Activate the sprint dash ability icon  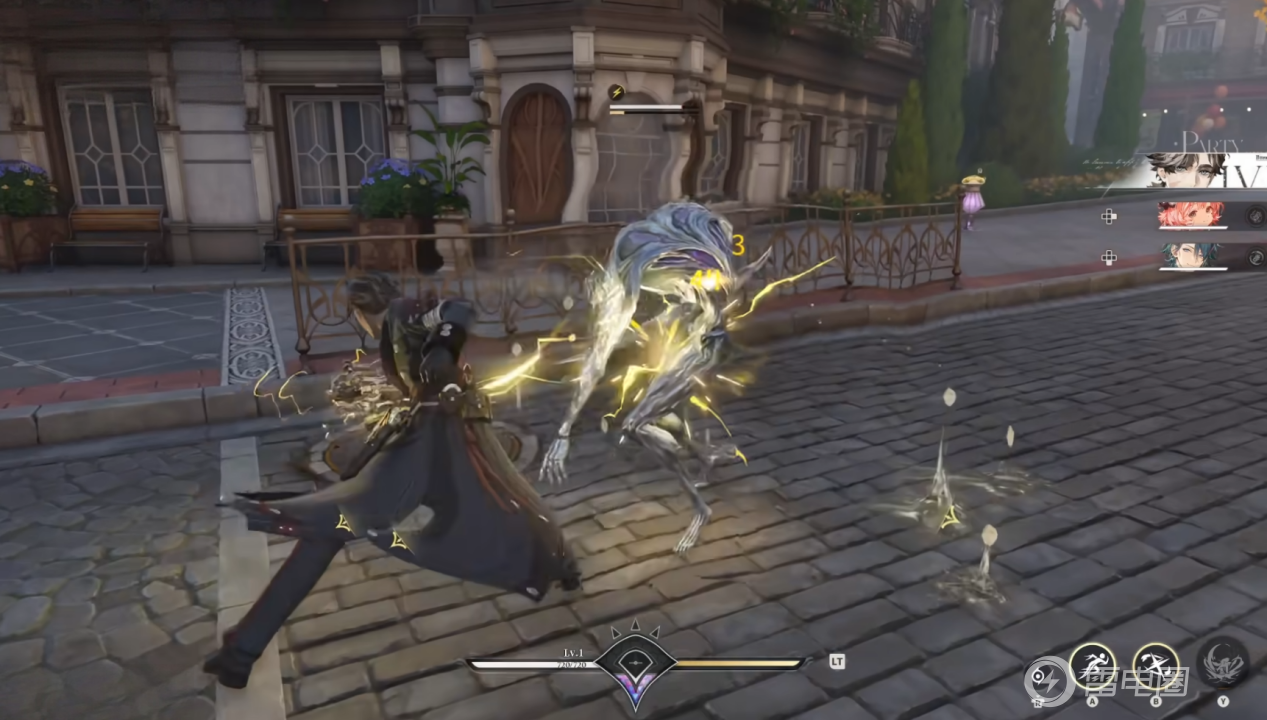coord(1092,664)
